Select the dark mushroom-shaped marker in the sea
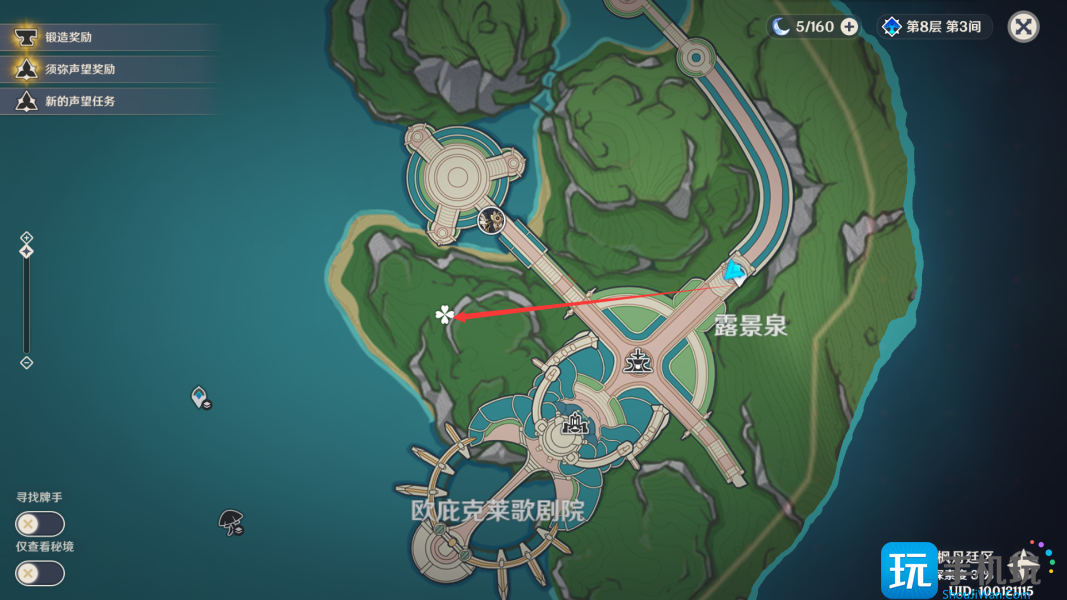1067x600 pixels. 231,520
